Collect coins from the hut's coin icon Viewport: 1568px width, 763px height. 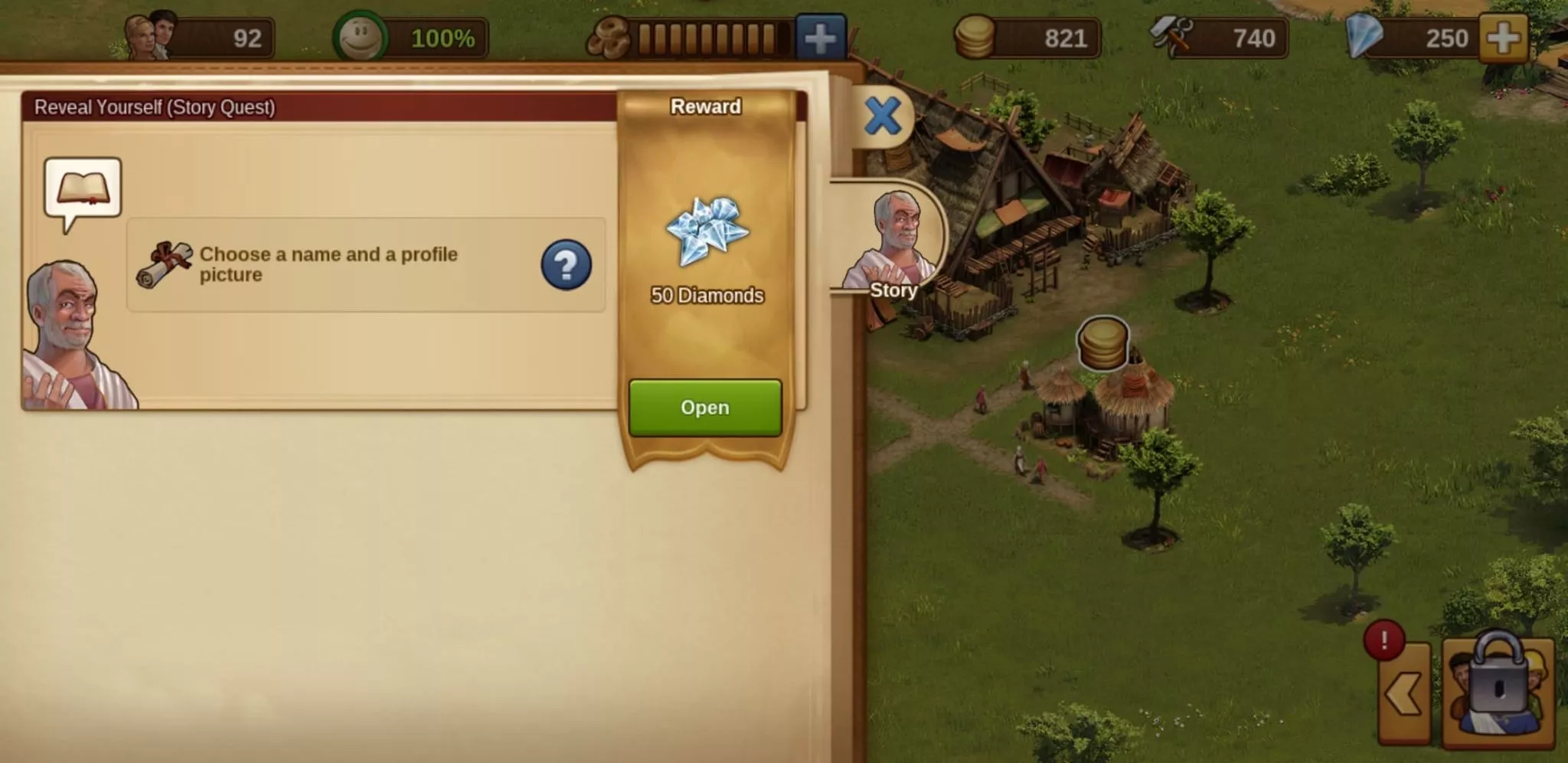tap(1102, 343)
